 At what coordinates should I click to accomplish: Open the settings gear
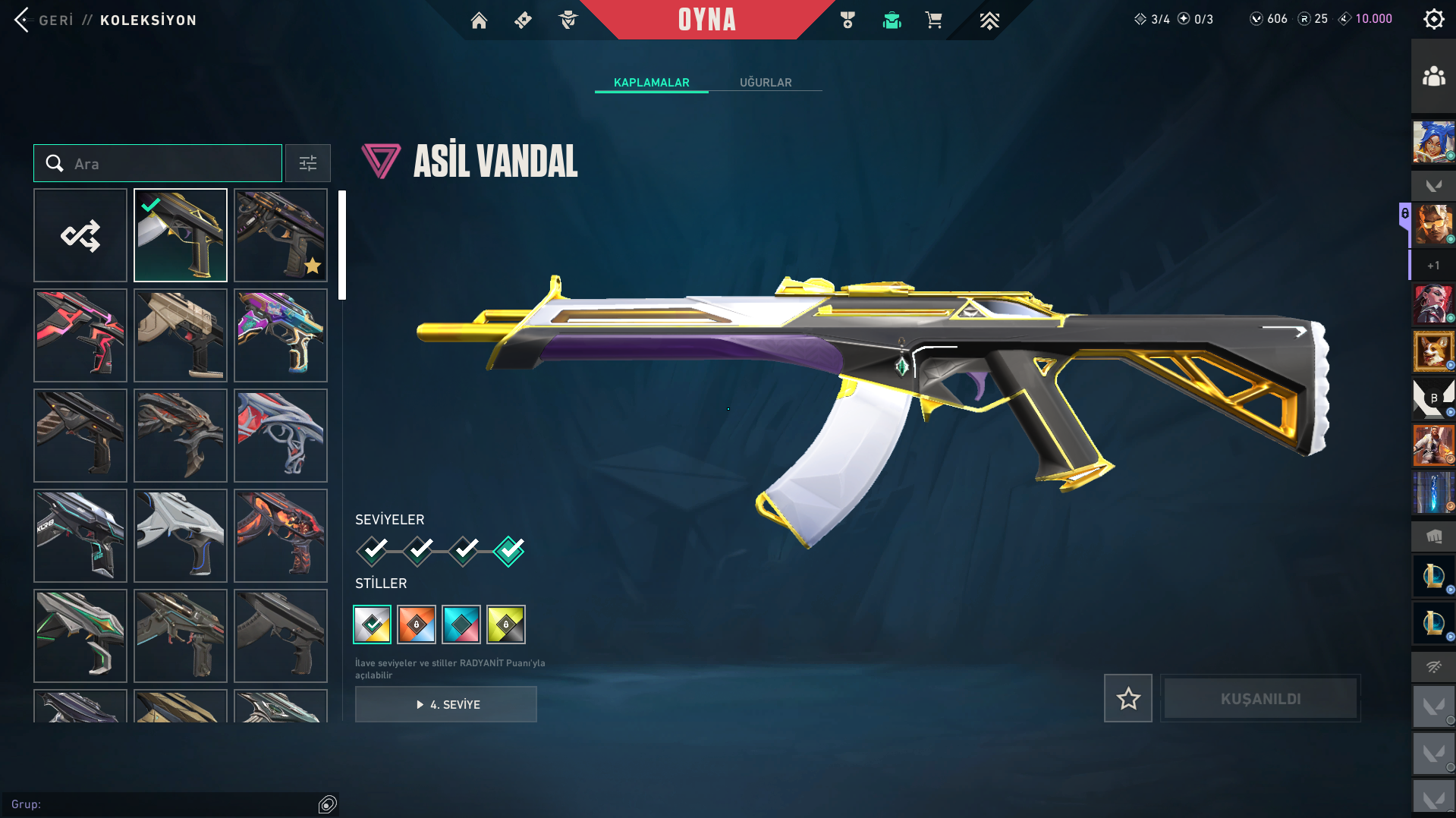pyautogui.click(x=1433, y=20)
